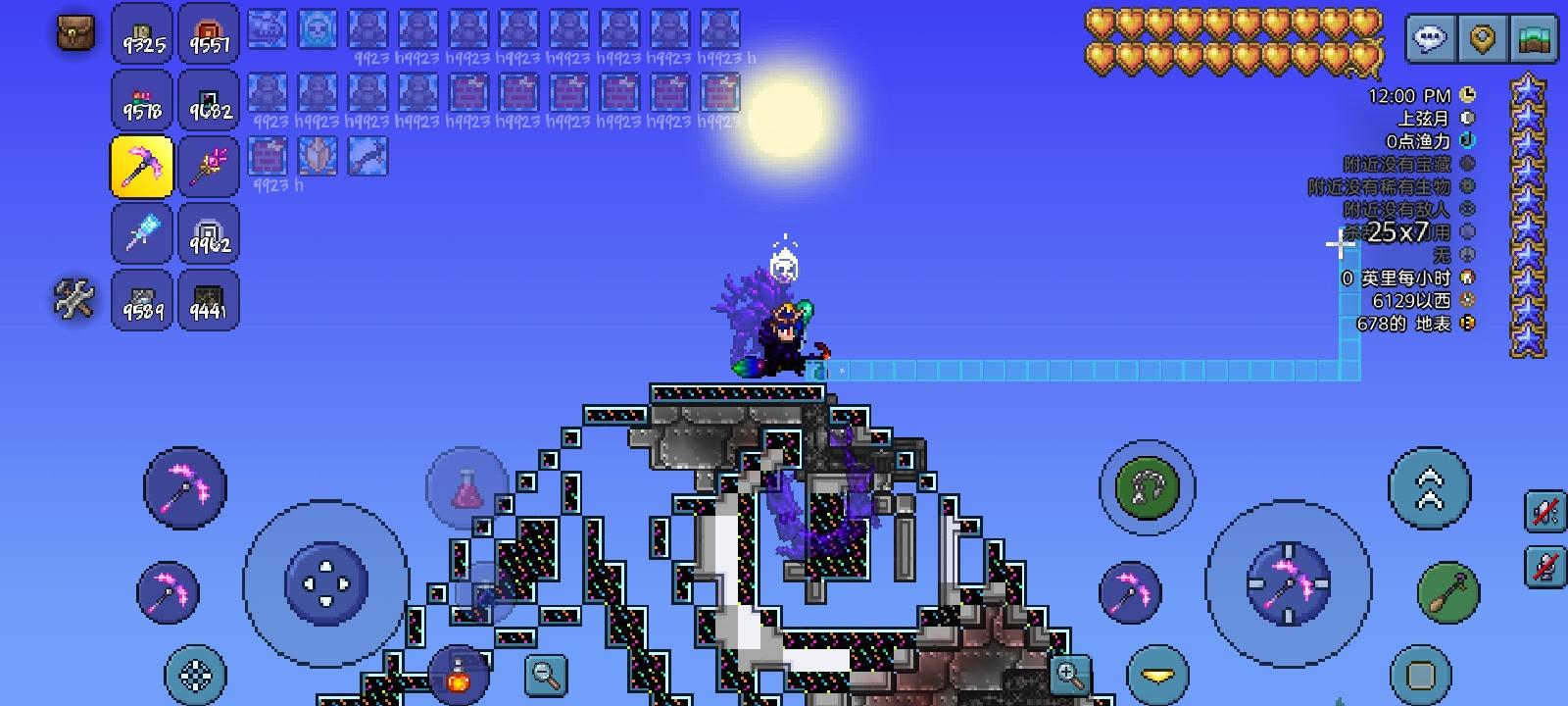Screen dimensions: 1568x706
Task: Select the highlighted pink pickaxe hotbar slot
Action: 142,167
